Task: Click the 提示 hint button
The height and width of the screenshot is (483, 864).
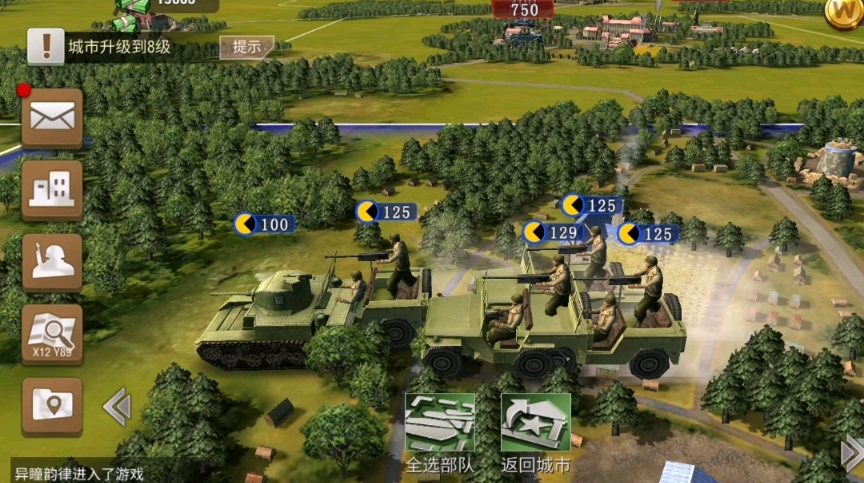Action: coord(246,46)
